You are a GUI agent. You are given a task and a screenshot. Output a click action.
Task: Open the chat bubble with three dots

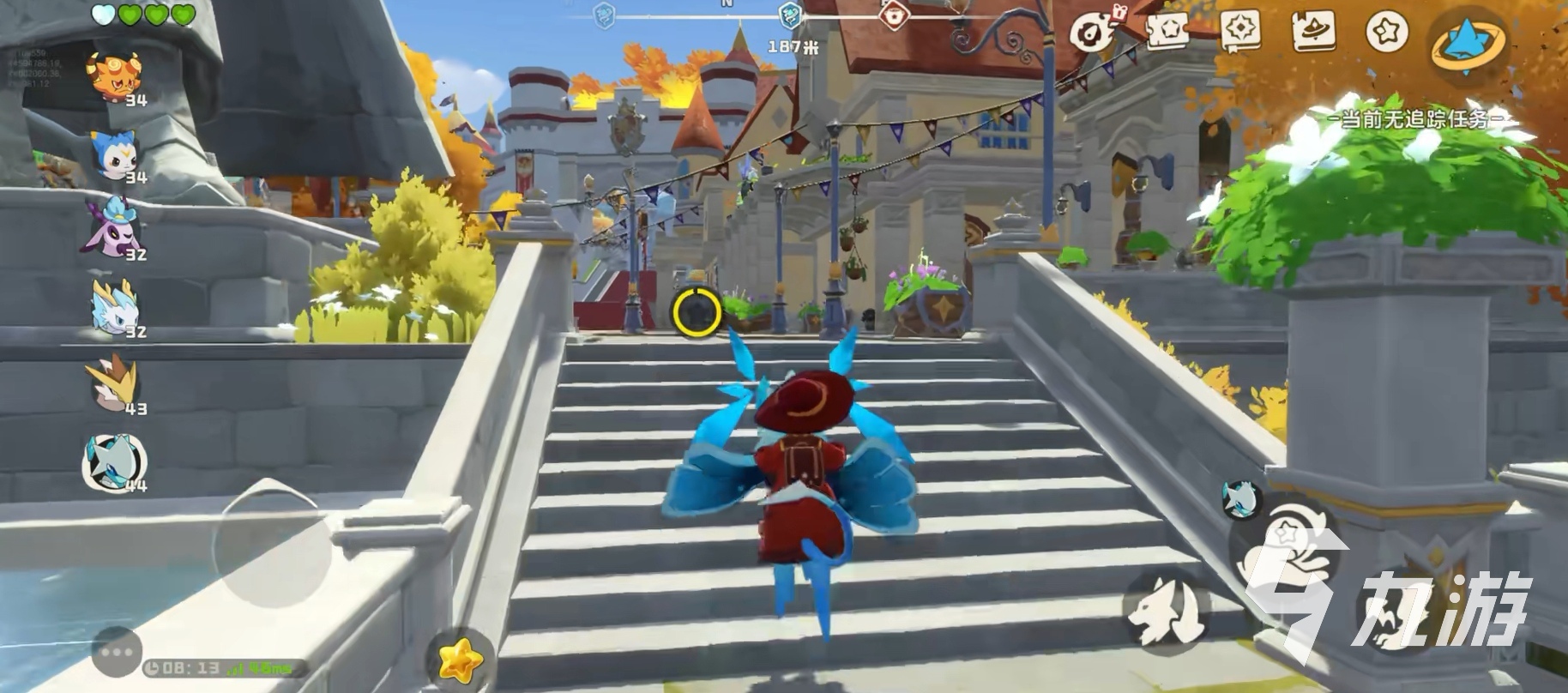pos(116,653)
